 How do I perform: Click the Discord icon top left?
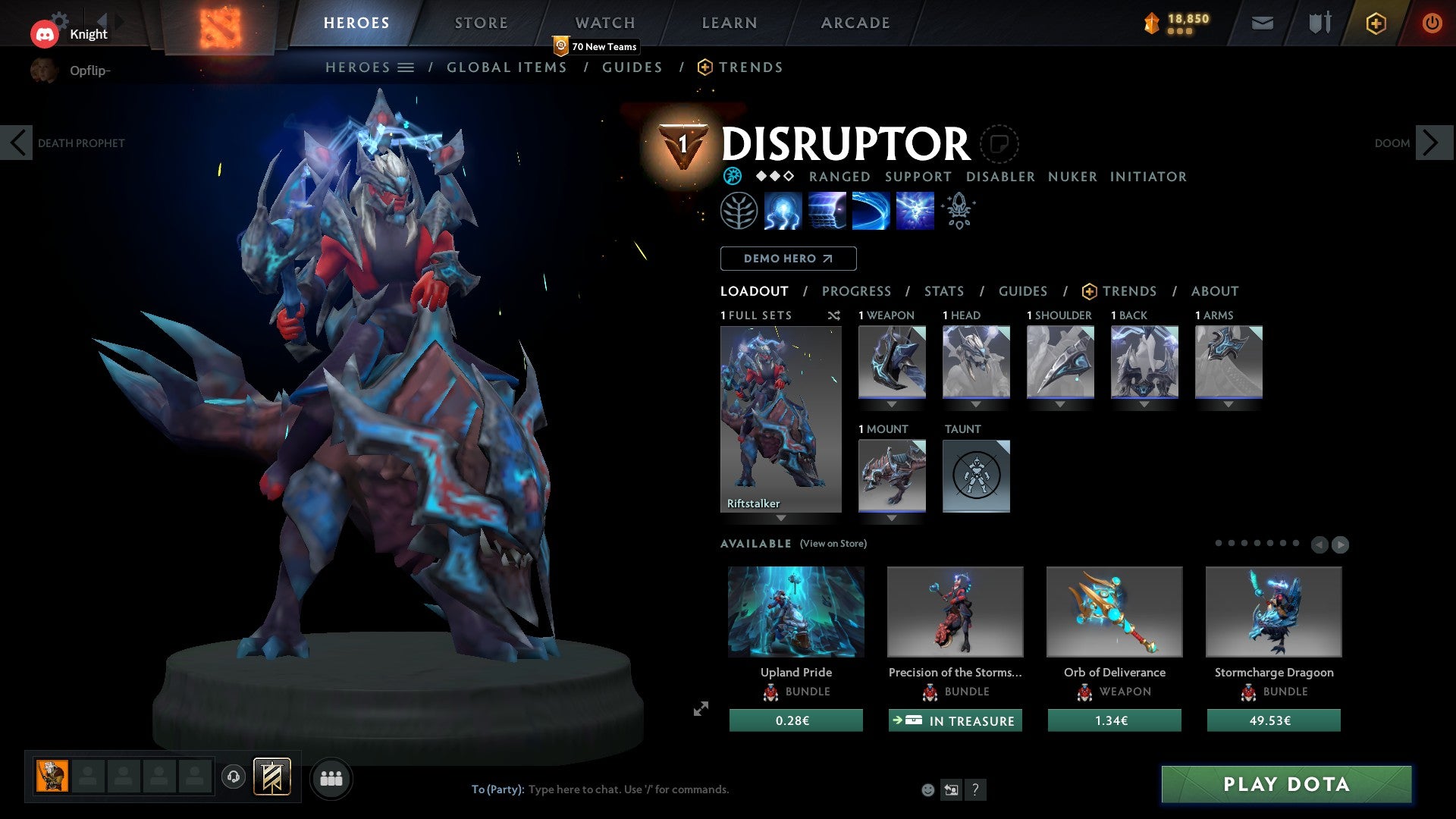tap(45, 33)
